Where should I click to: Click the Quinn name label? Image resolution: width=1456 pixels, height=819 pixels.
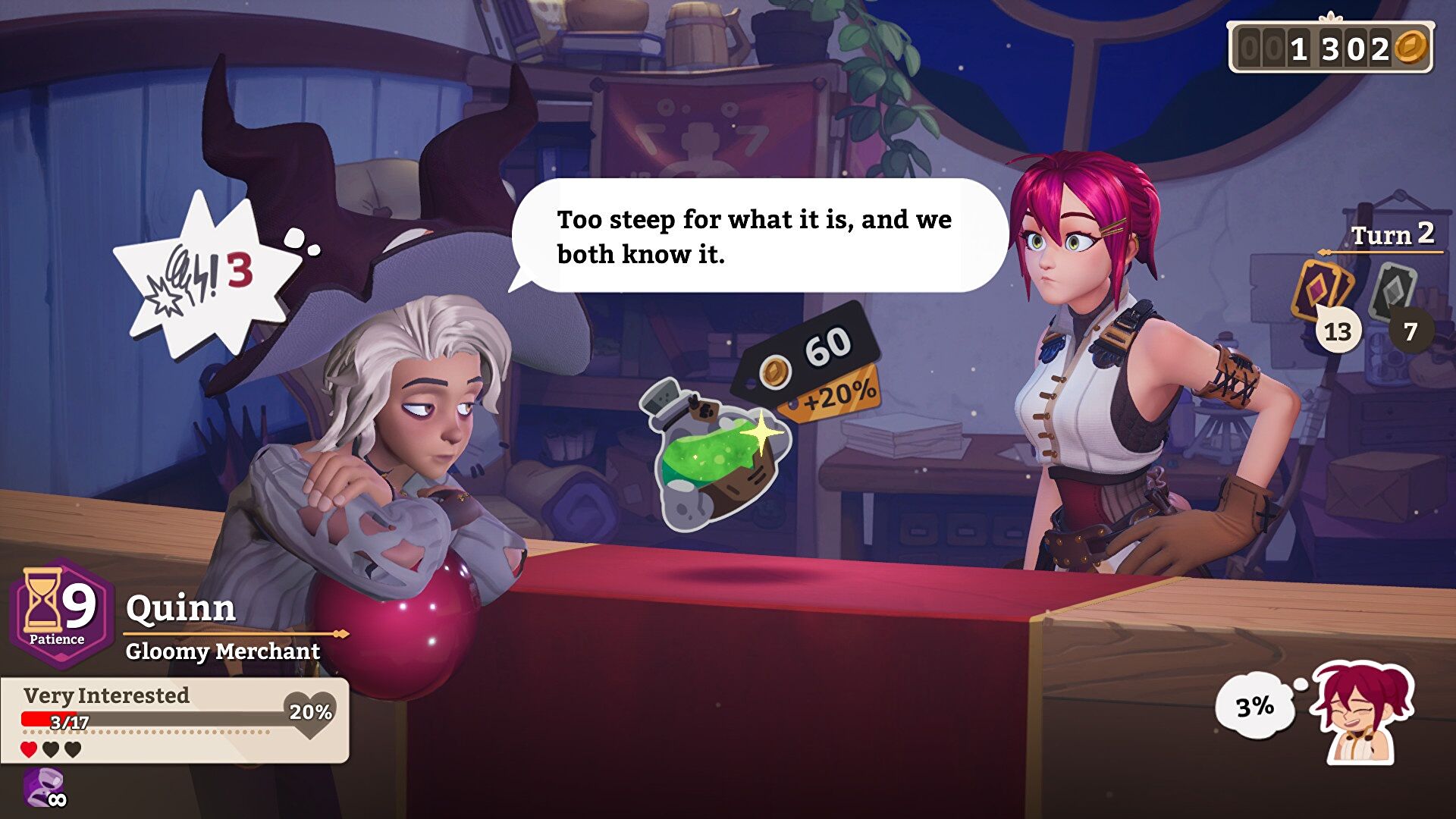click(x=181, y=609)
